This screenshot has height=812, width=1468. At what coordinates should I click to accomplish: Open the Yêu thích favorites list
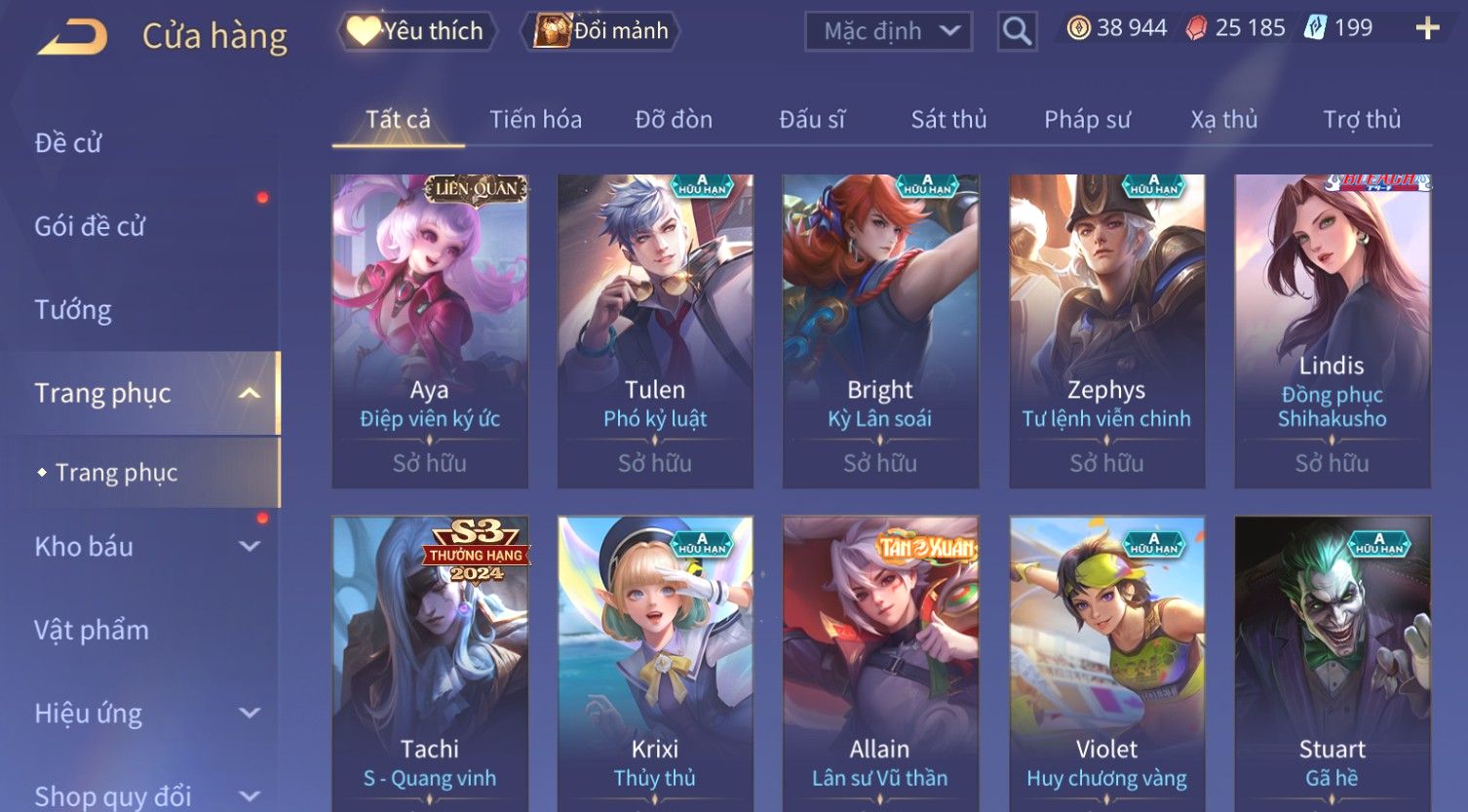tap(416, 31)
